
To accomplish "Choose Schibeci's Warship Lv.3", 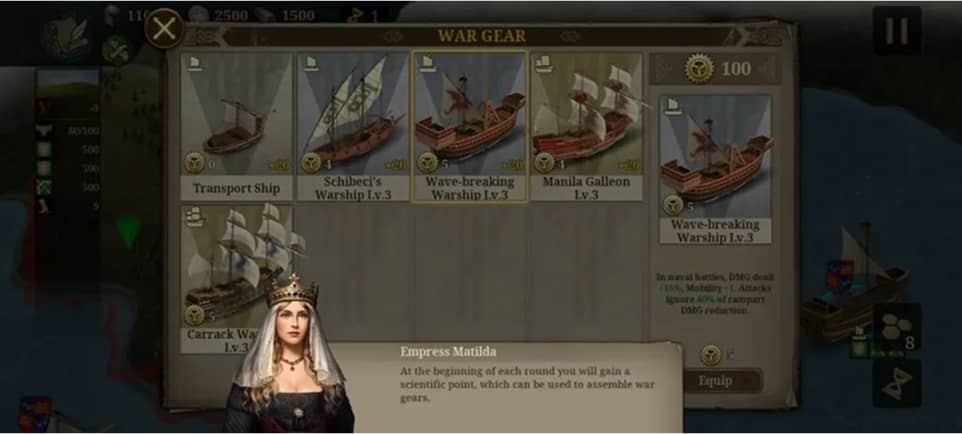I will [353, 125].
